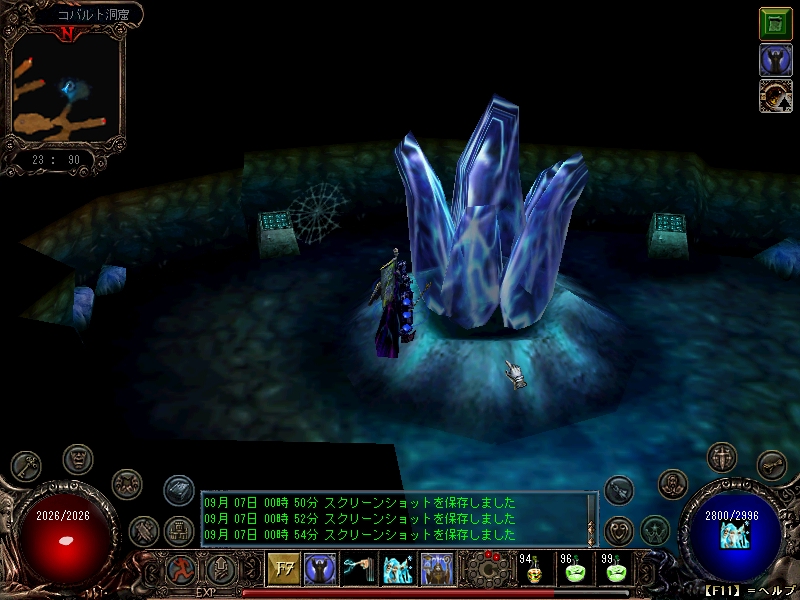Viewport: 800px width, 600px height.
Task: Select the F7 hotbar slot
Action: click(x=281, y=569)
